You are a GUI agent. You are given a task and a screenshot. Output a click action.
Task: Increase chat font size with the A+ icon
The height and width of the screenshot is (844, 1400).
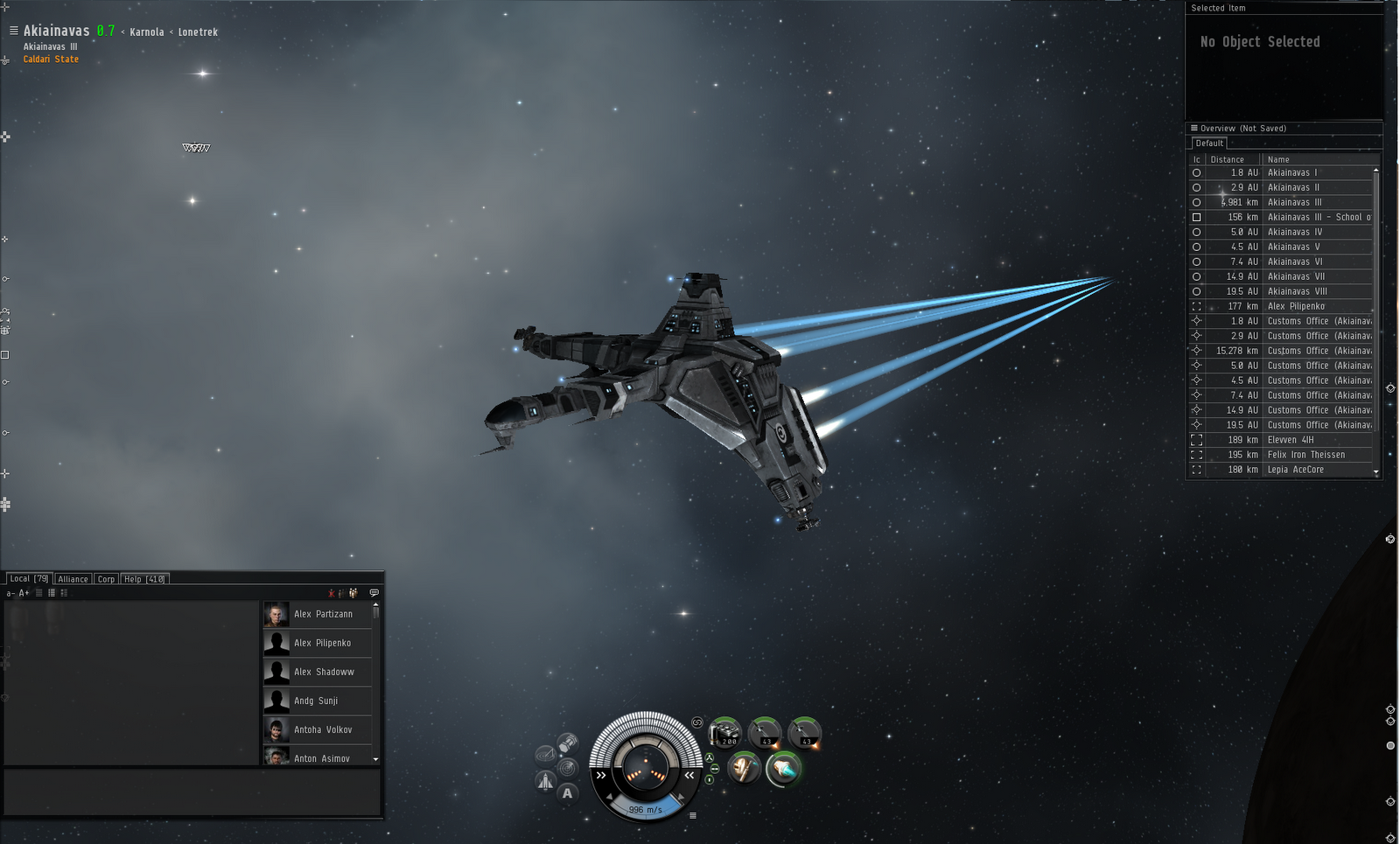24,592
